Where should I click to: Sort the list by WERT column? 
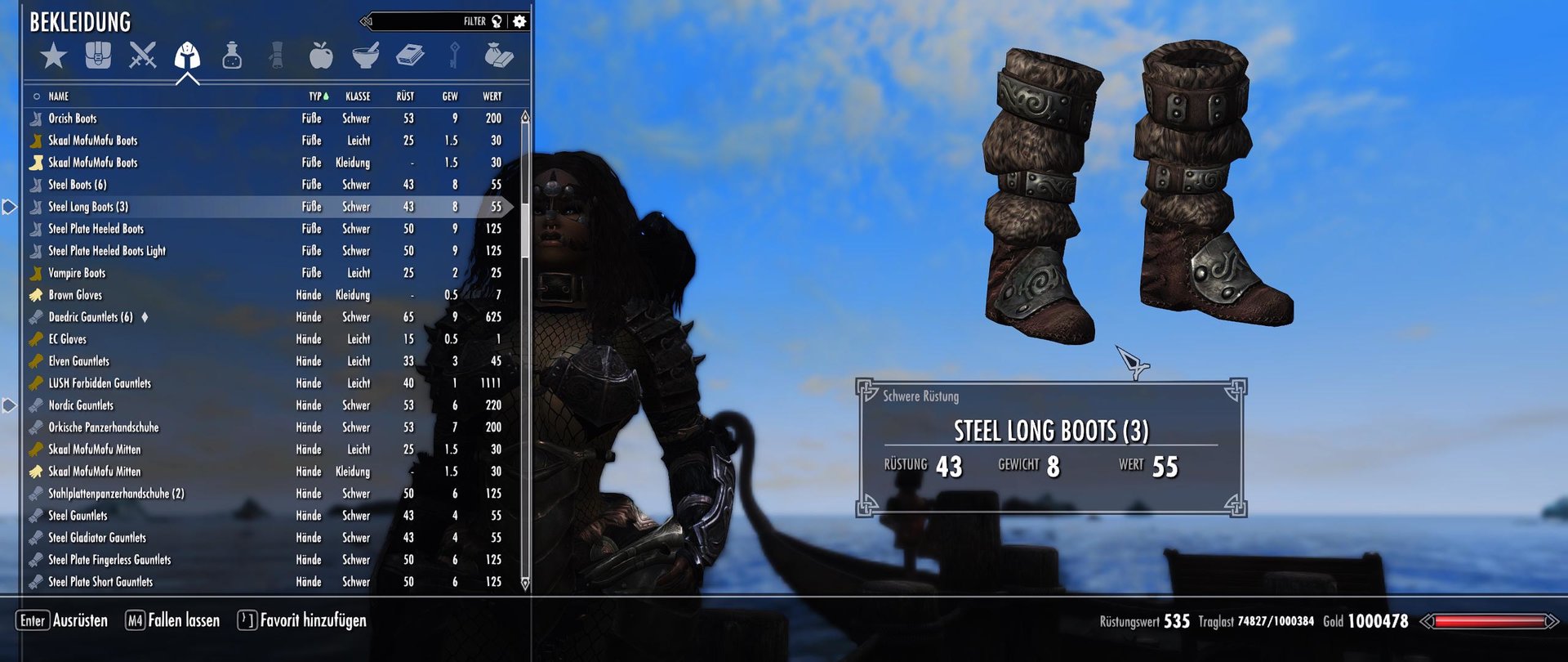[x=492, y=96]
